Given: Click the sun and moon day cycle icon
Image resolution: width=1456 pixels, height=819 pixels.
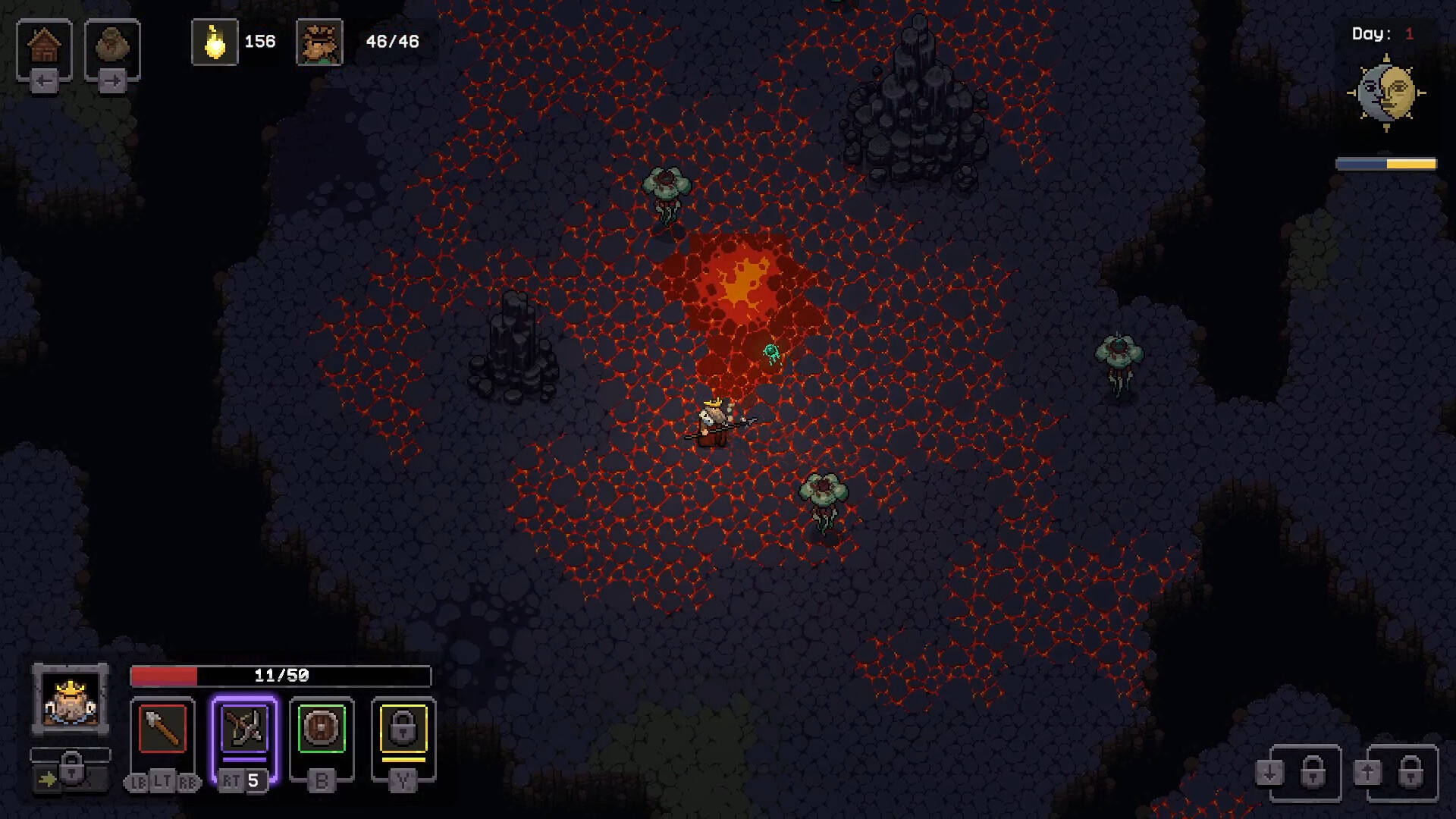Looking at the screenshot, I should coord(1386,93).
